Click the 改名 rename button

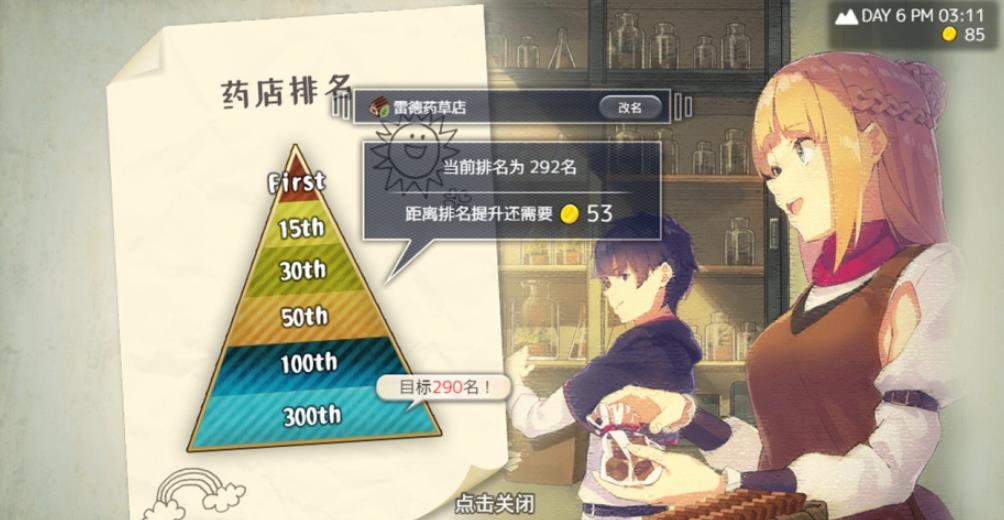click(629, 107)
